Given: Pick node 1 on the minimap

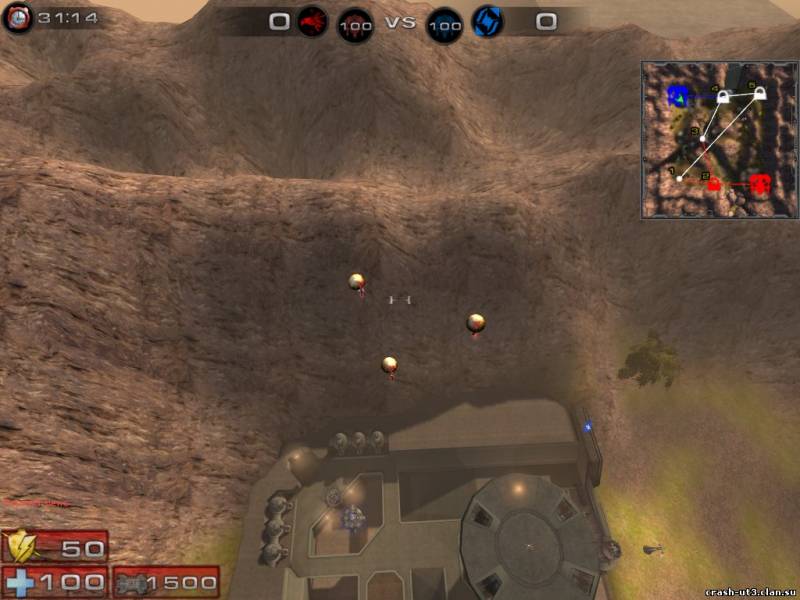Looking at the screenshot, I should (680, 178).
